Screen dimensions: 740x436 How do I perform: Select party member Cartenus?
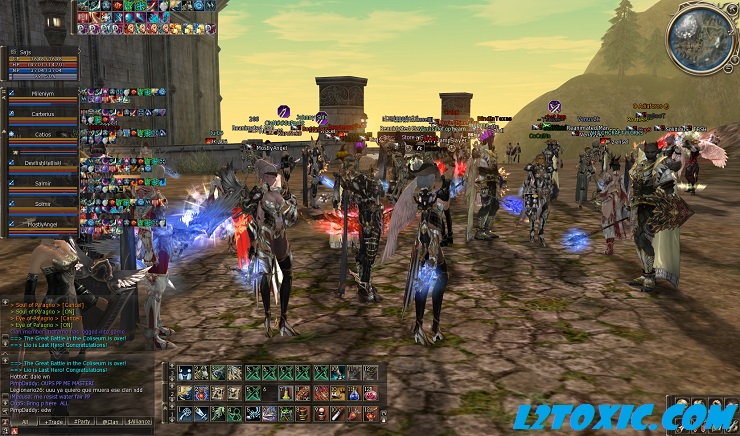point(42,115)
